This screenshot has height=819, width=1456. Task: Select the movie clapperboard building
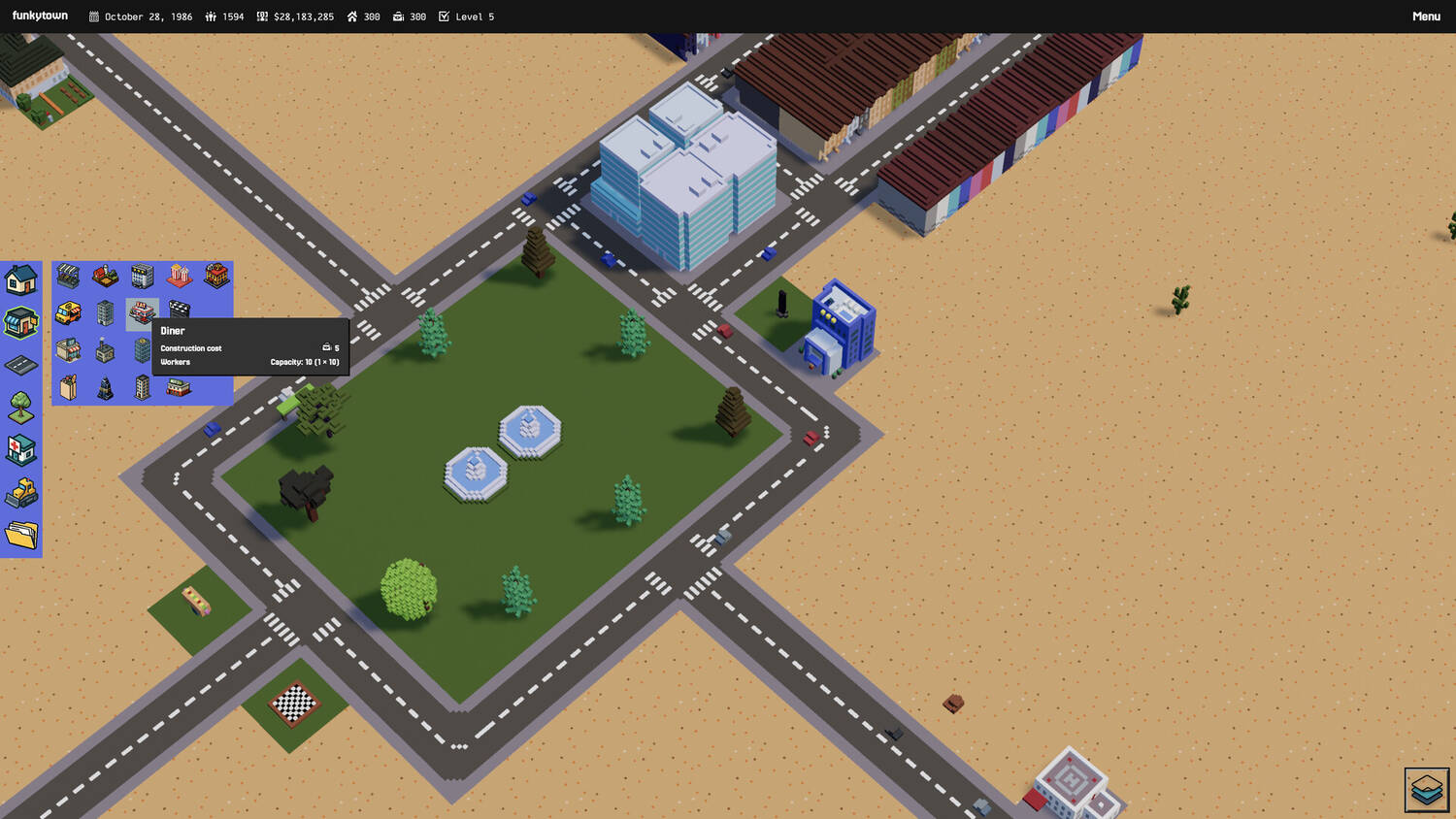pyautogui.click(x=179, y=311)
